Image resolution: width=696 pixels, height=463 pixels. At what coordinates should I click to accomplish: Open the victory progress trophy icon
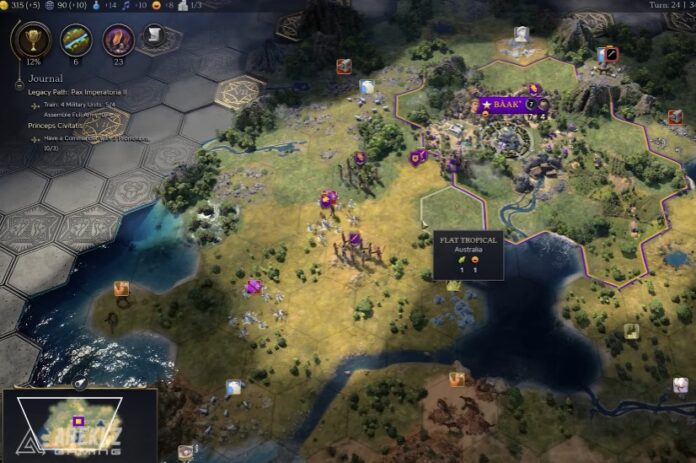(32, 41)
